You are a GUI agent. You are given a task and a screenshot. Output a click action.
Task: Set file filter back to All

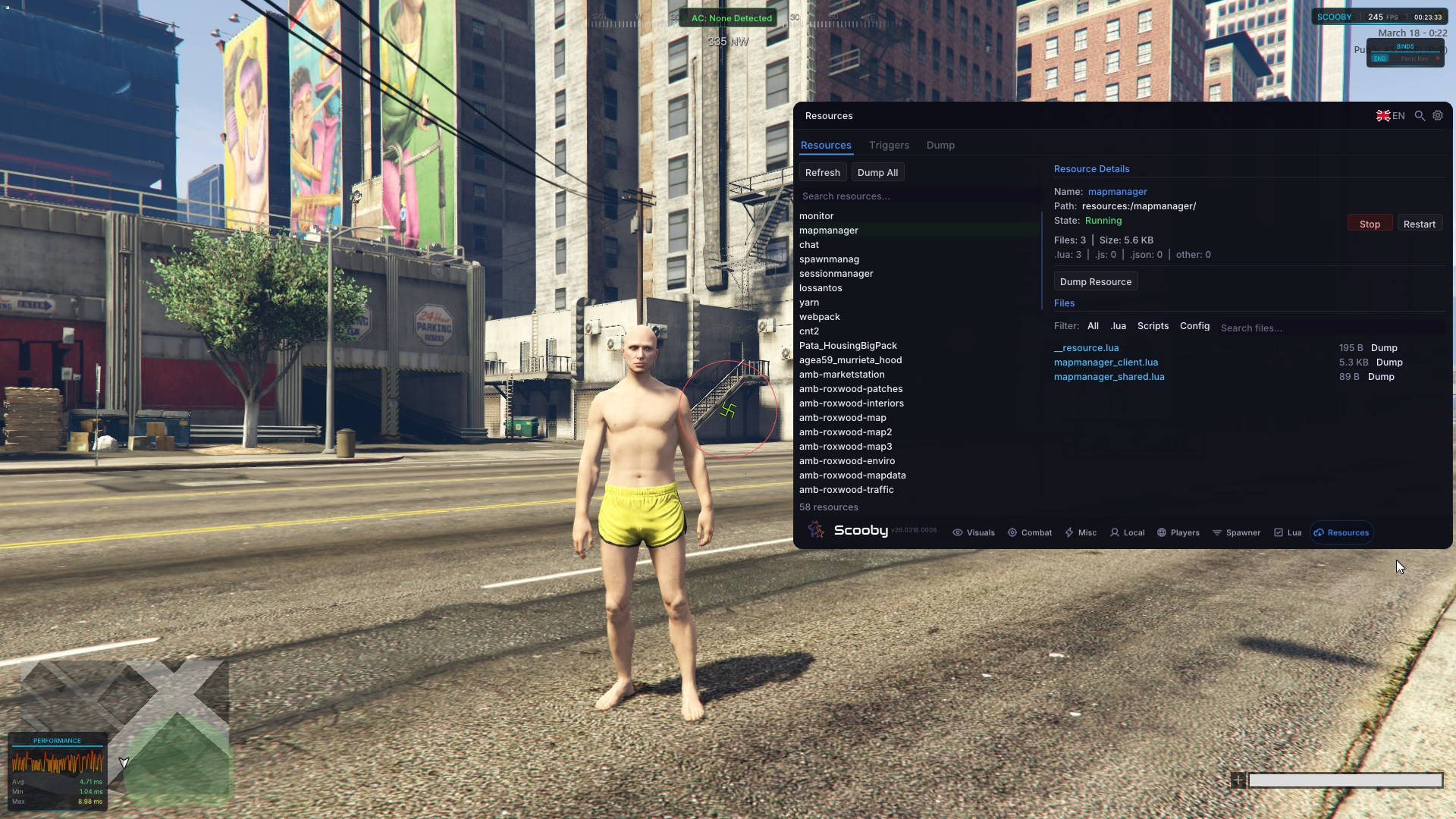pos(1092,325)
